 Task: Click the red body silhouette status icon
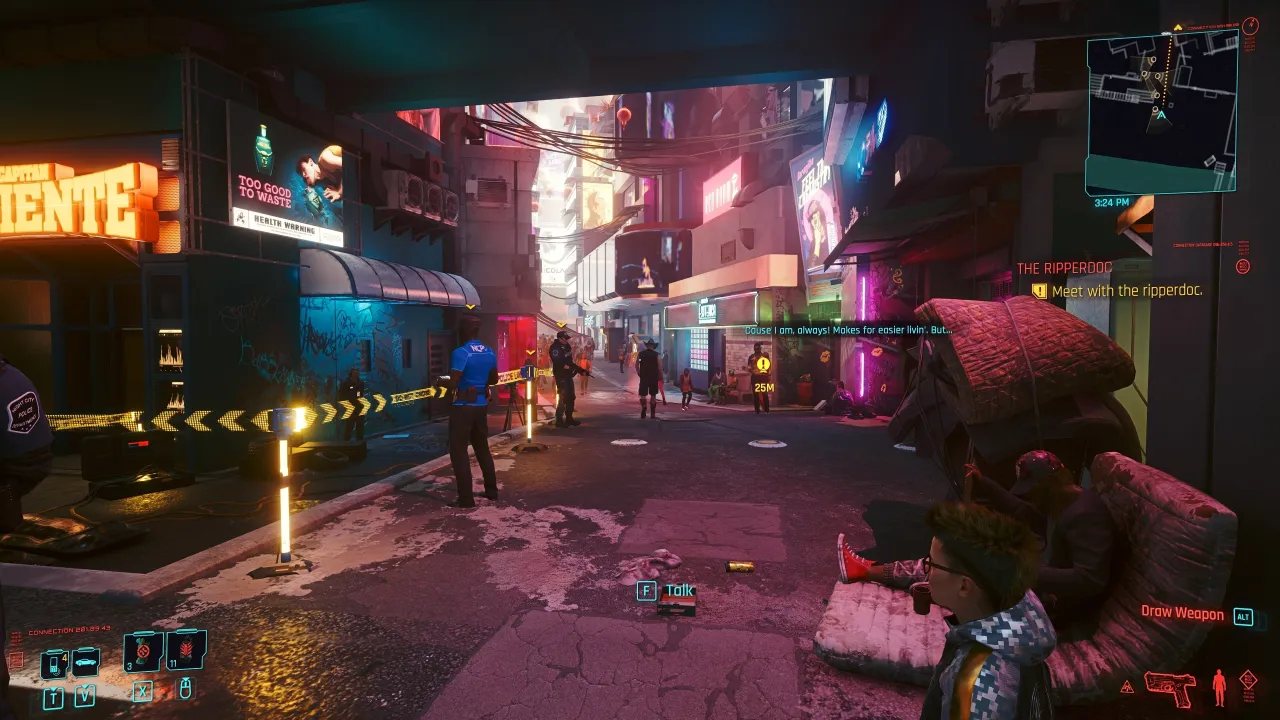1219,687
